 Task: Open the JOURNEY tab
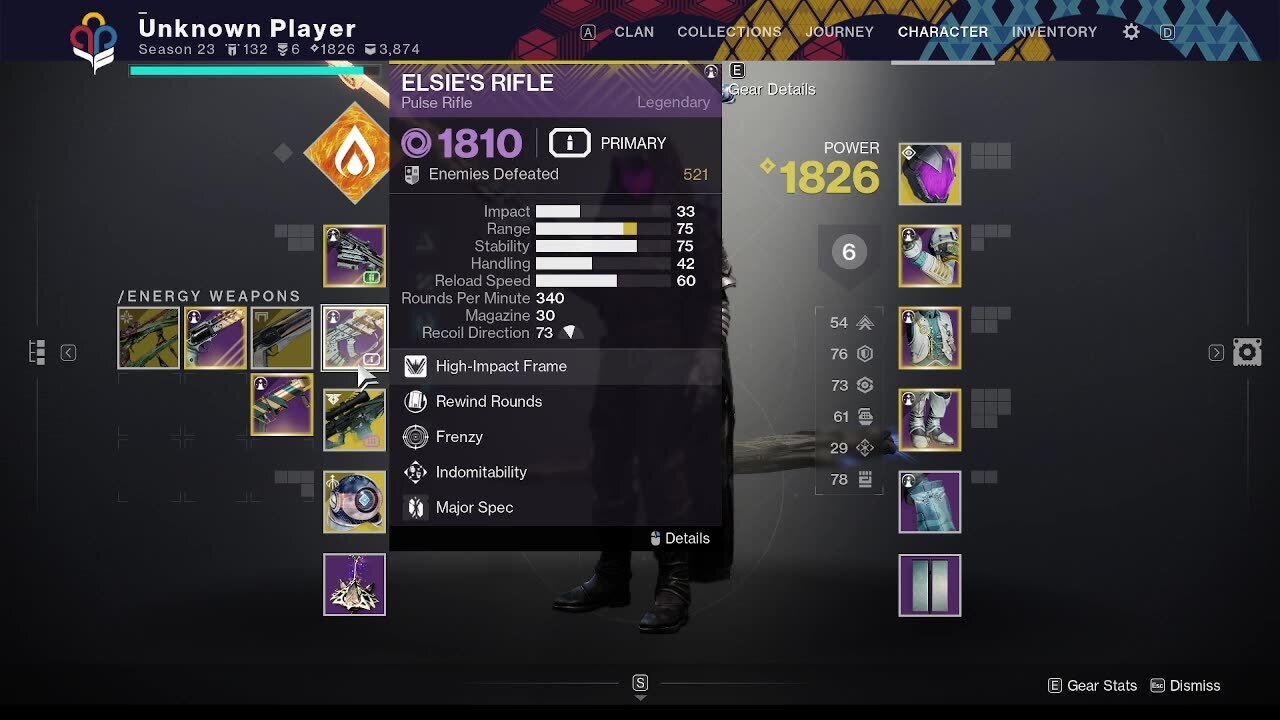(x=839, y=31)
